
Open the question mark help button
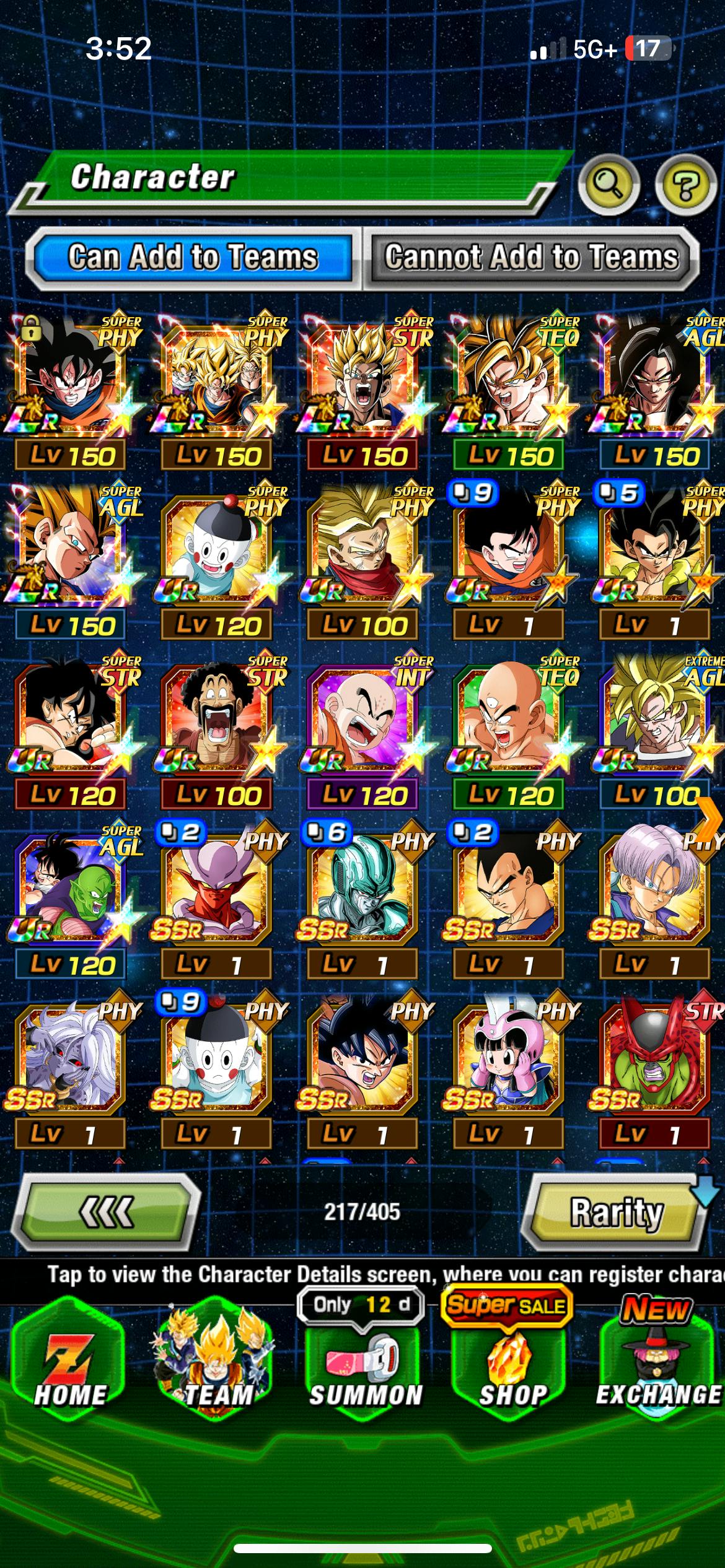click(685, 184)
